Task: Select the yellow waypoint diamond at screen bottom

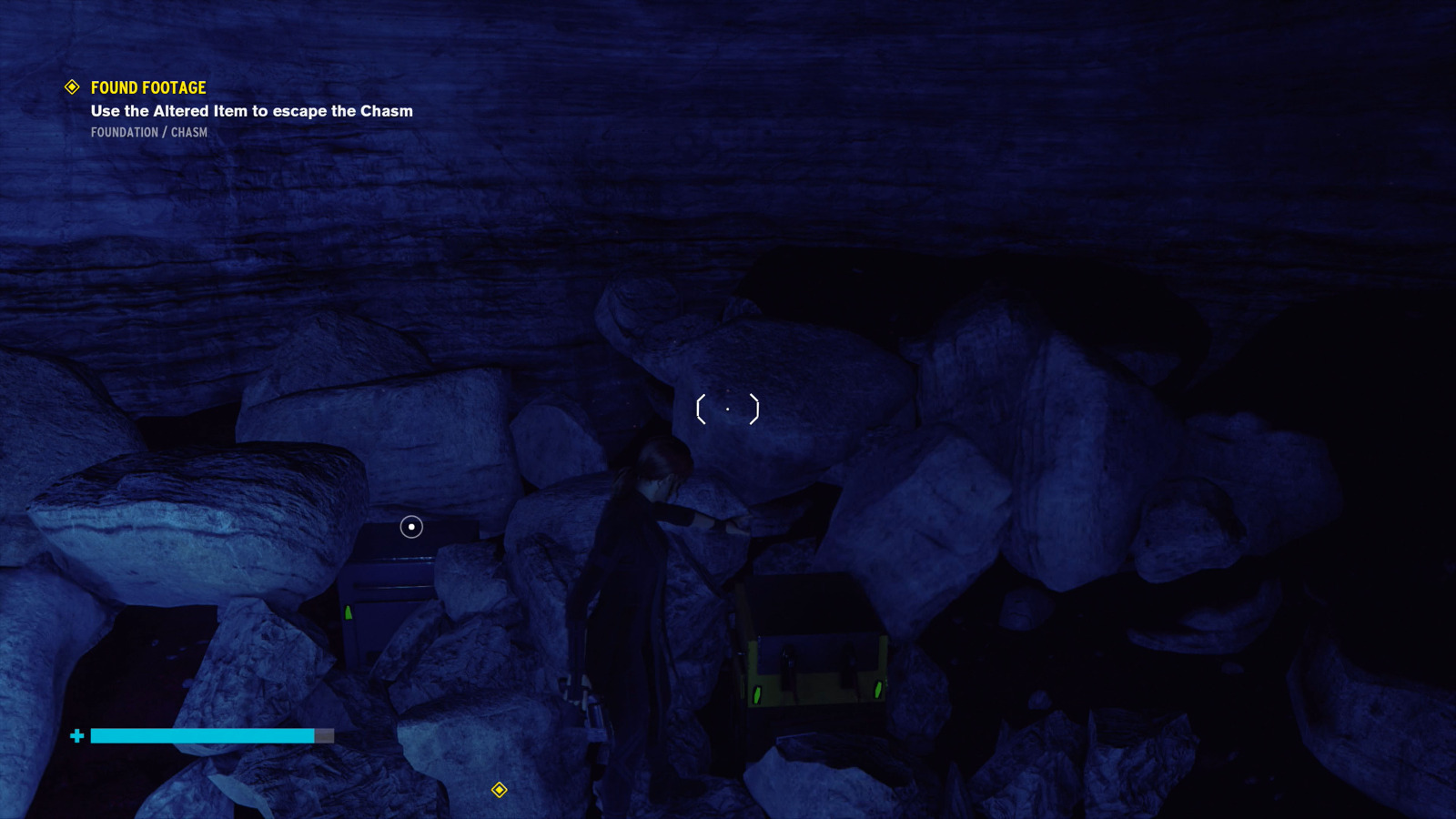Action: coord(499,791)
